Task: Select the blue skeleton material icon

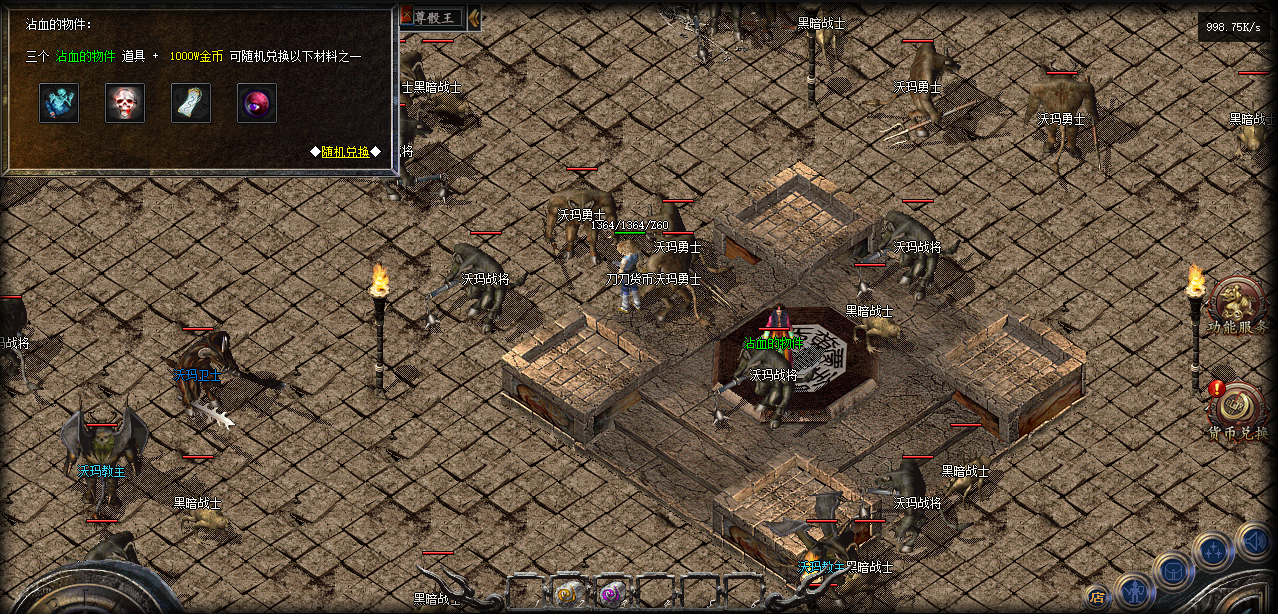Action: [59, 103]
